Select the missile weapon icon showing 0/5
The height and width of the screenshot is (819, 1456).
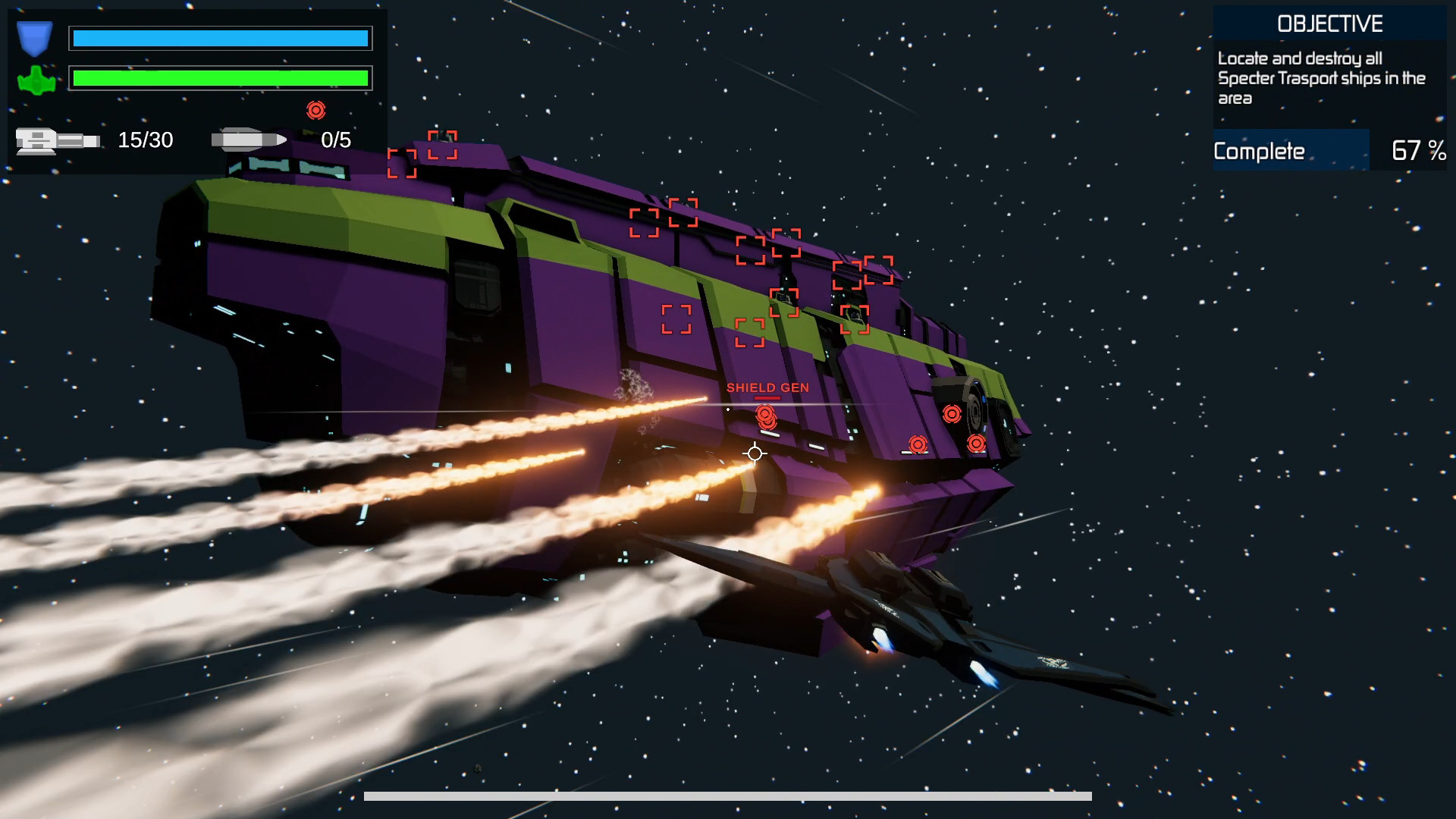point(250,140)
